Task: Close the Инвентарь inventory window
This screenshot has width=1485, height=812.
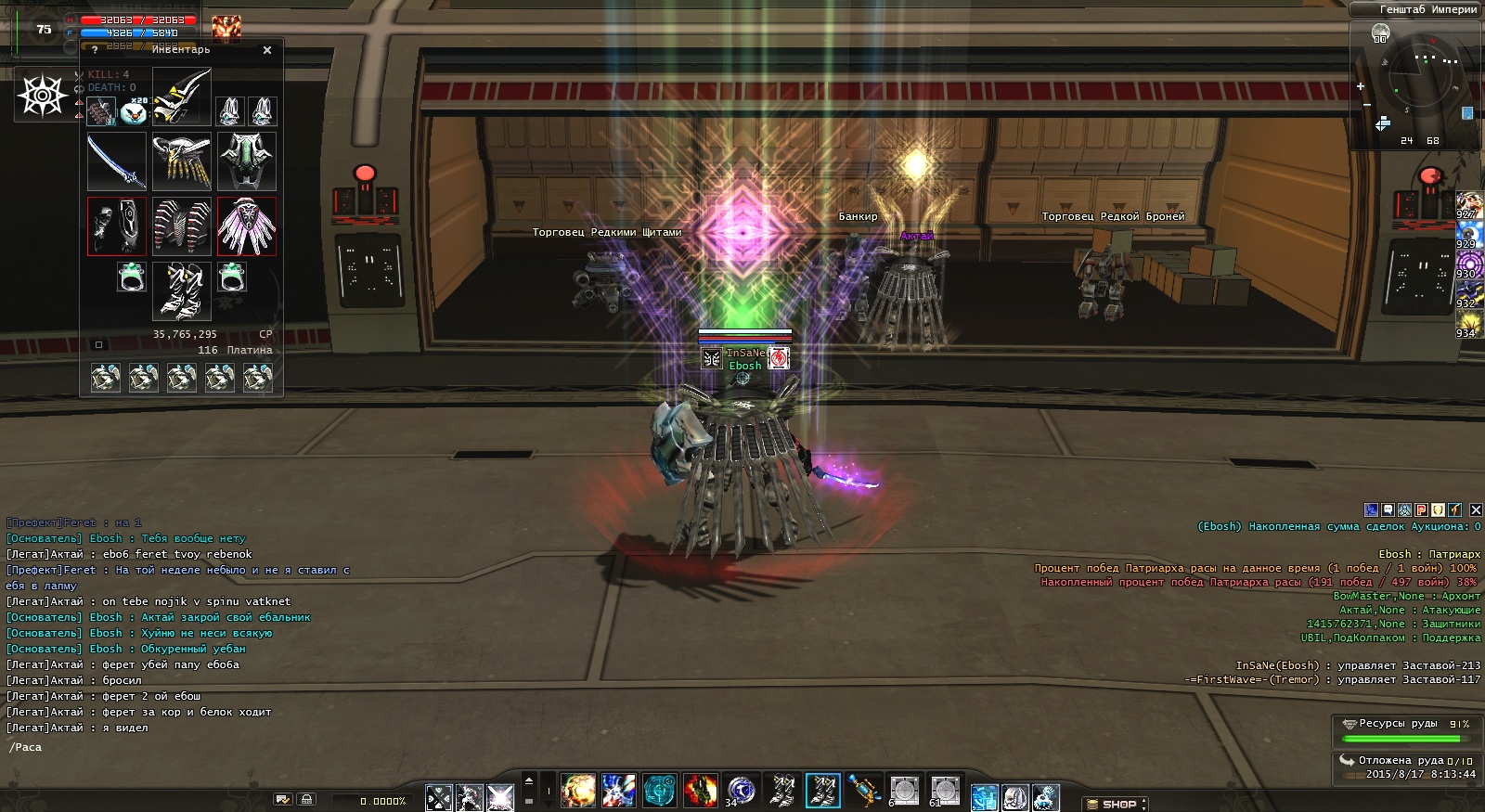Action: pyautogui.click(x=267, y=50)
